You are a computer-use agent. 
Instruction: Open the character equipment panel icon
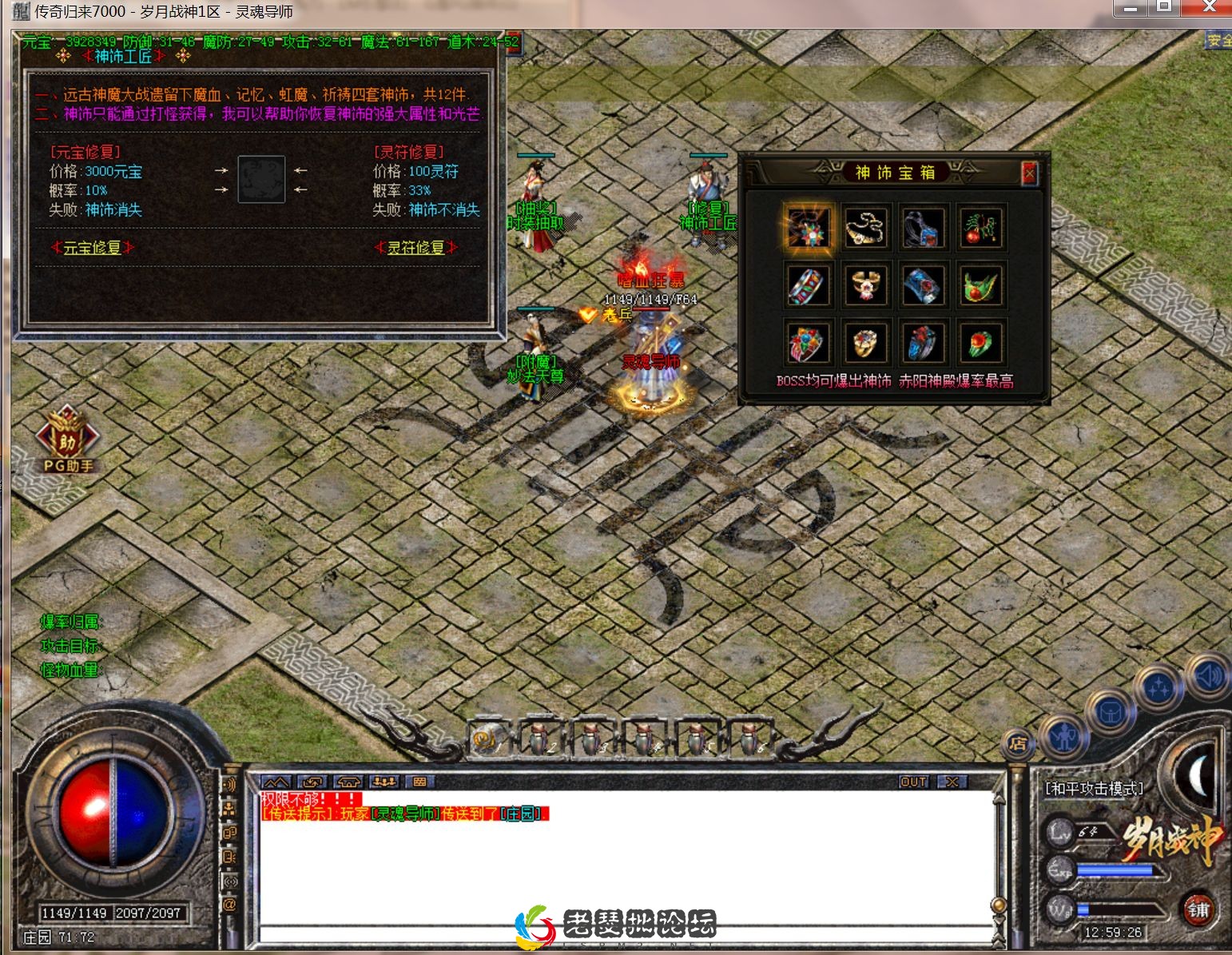click(x=1063, y=737)
